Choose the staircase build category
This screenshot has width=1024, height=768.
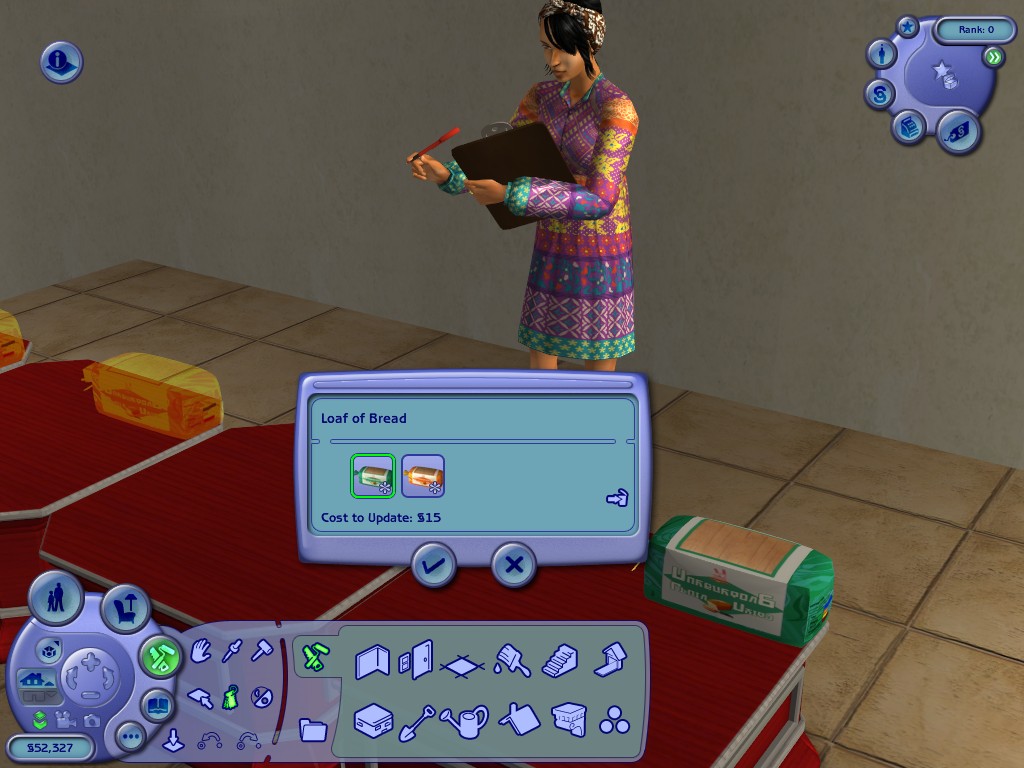(560, 661)
